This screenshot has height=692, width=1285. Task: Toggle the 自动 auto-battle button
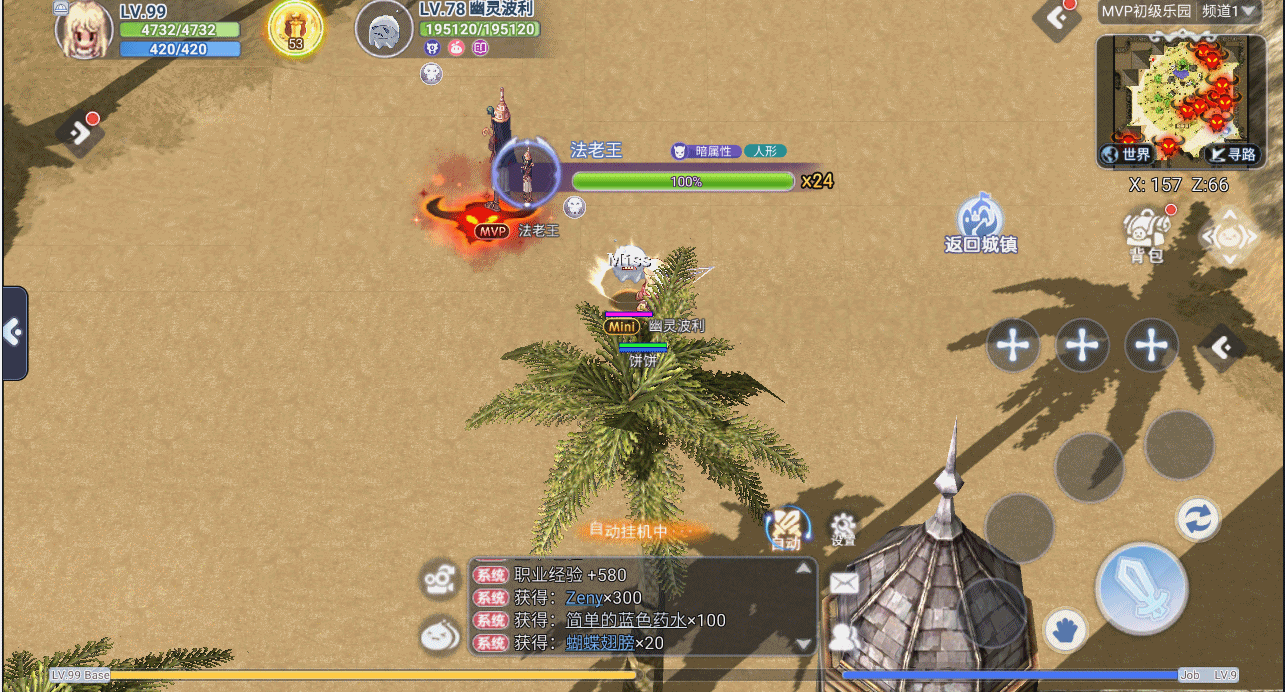pyautogui.click(x=786, y=528)
